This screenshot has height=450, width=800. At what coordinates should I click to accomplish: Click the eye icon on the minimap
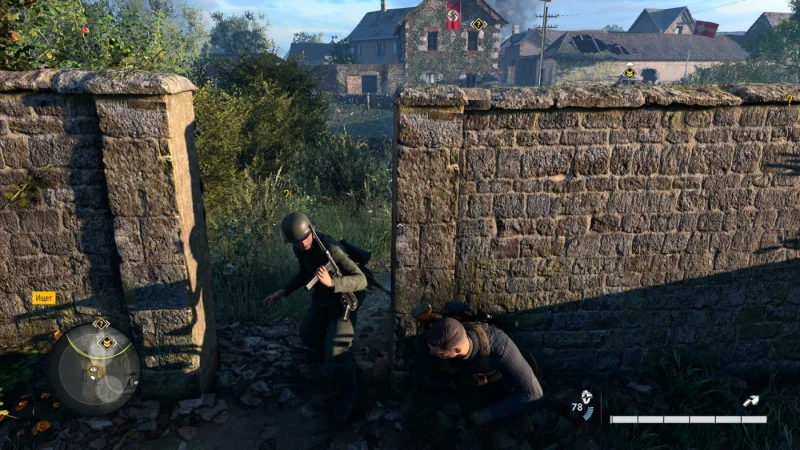[x=92, y=371]
